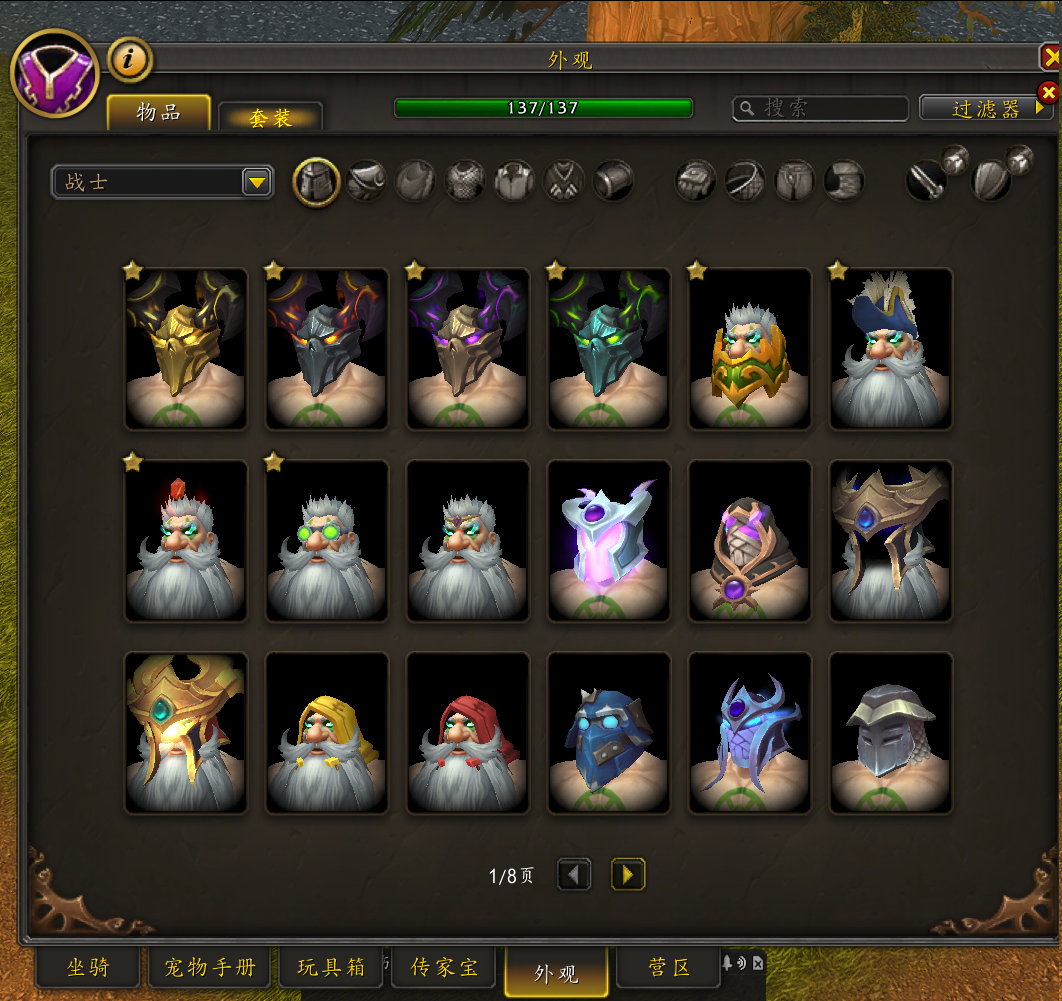The image size is (1062, 1001).
Task: Select the green goggles appearance
Action: point(327,541)
